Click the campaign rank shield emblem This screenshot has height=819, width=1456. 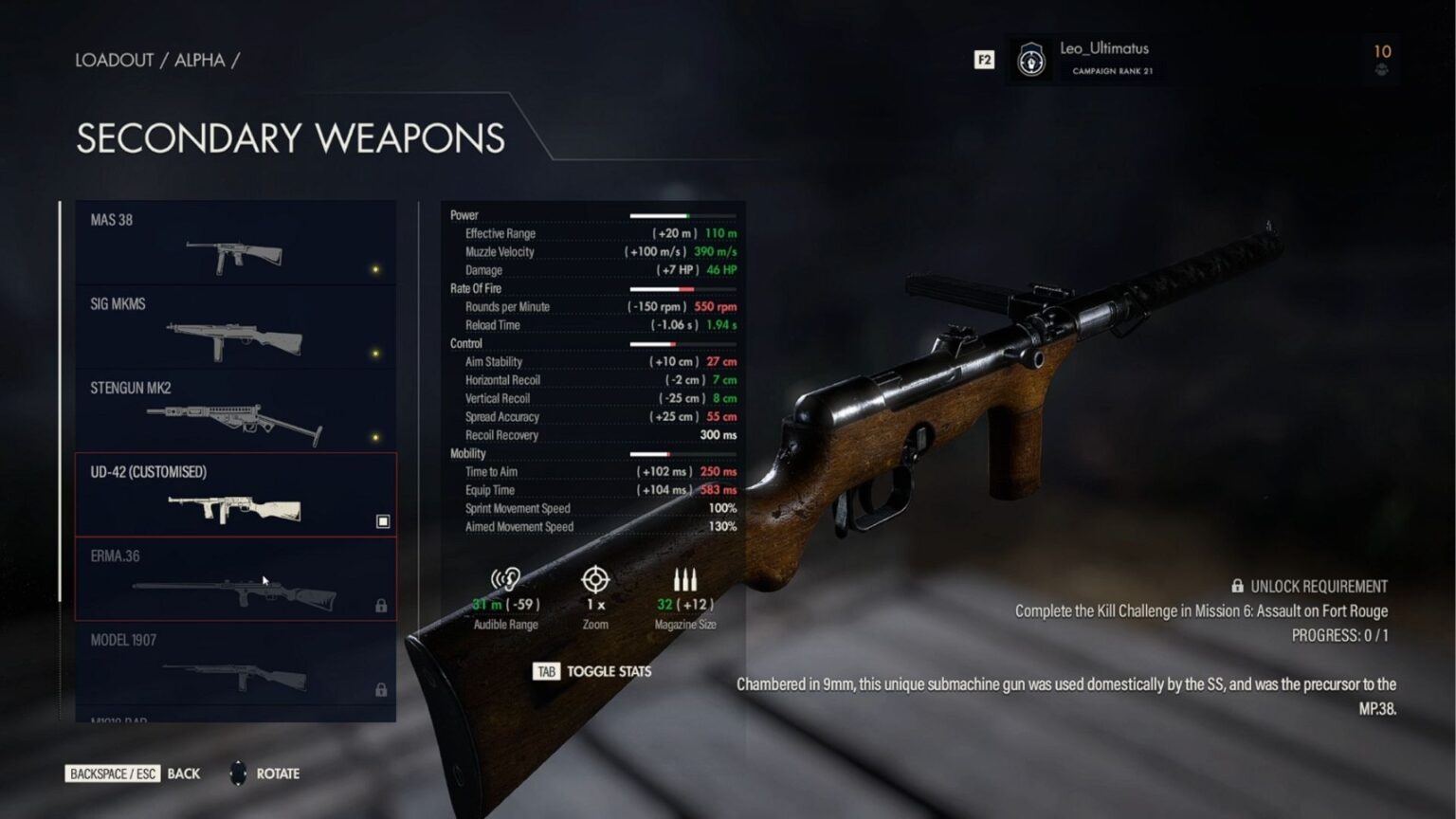(1029, 60)
